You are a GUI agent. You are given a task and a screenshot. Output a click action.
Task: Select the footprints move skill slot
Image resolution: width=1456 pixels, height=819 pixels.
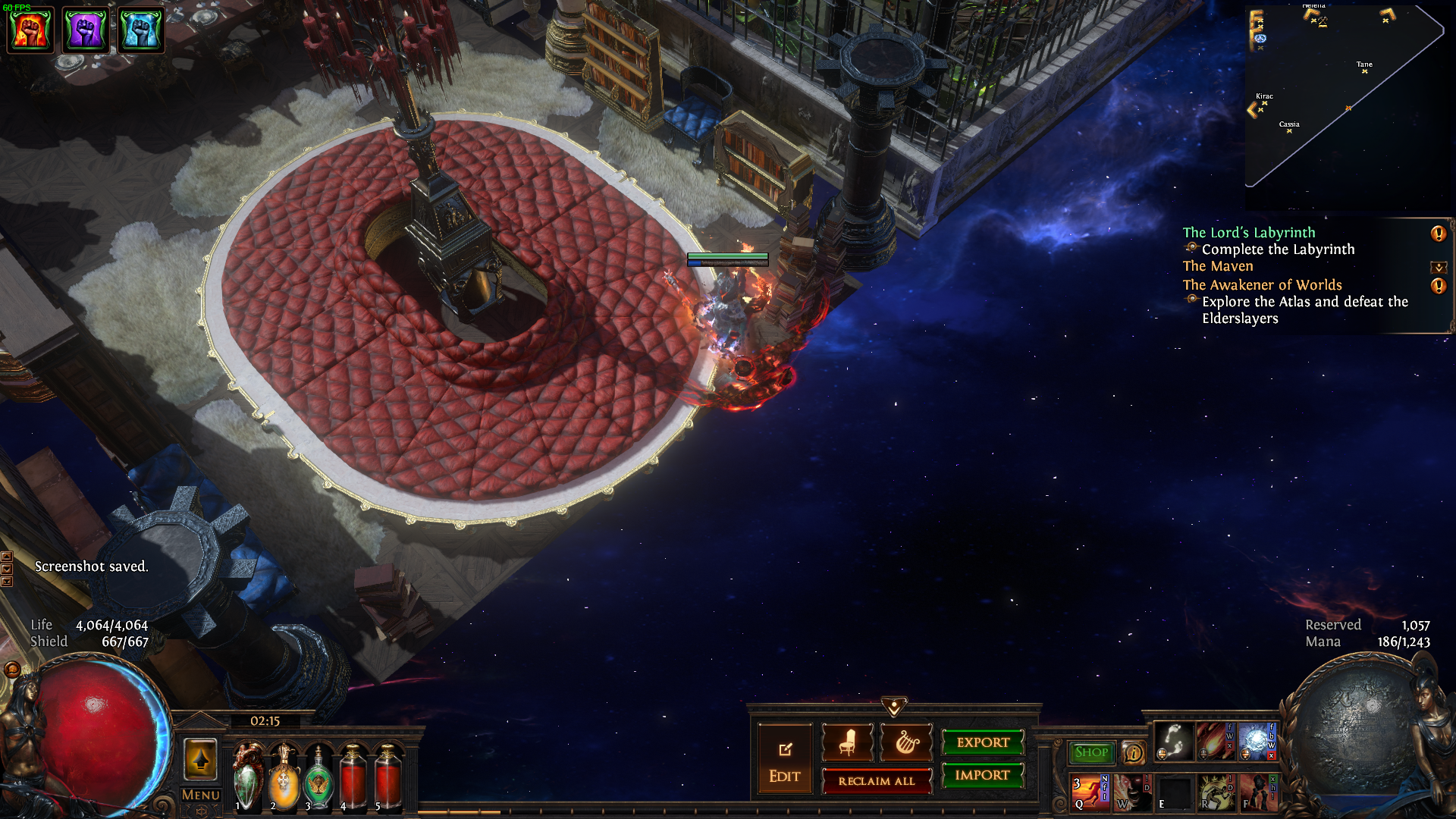[1174, 742]
